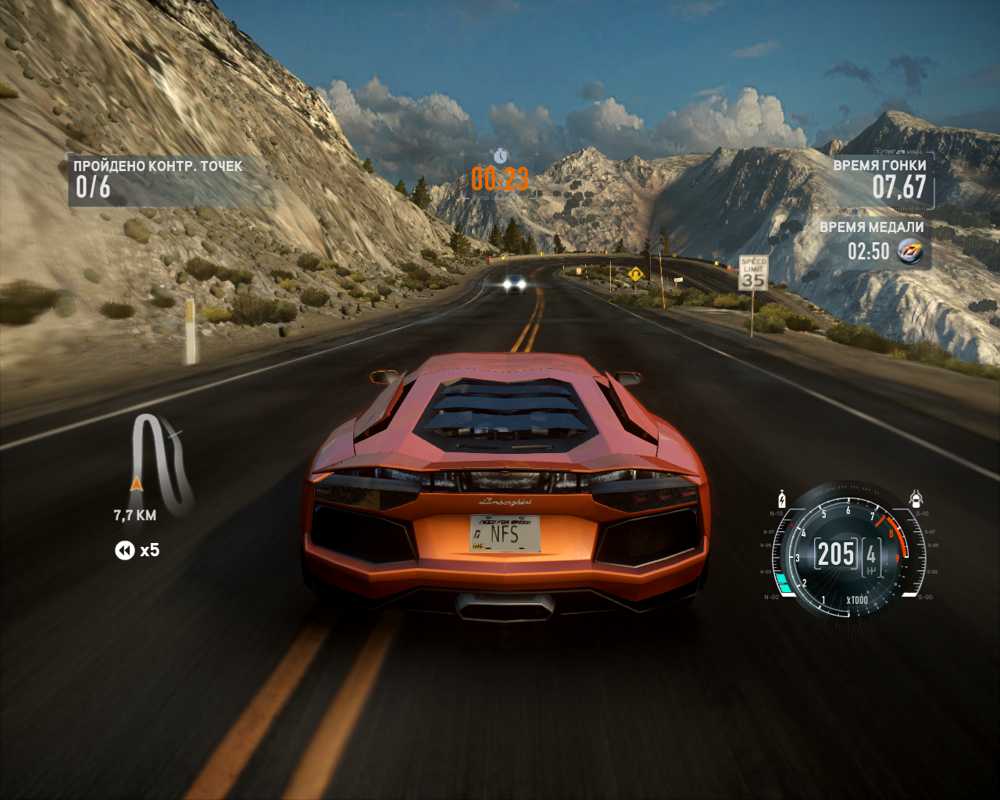This screenshot has height=800, width=1000.
Task: Activate the rewind icon
Action: 125,549
